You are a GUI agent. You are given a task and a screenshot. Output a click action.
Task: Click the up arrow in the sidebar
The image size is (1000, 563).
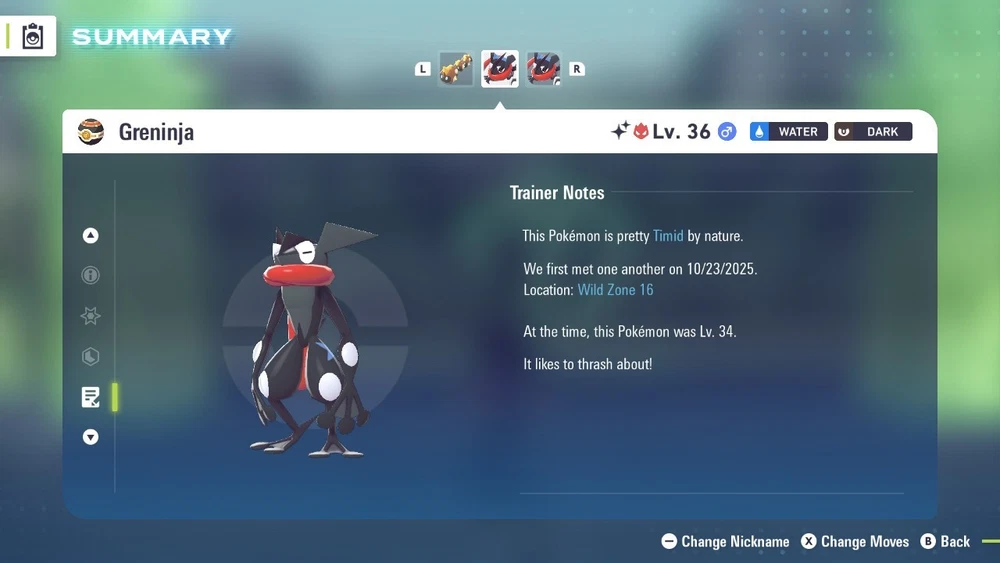(91, 236)
